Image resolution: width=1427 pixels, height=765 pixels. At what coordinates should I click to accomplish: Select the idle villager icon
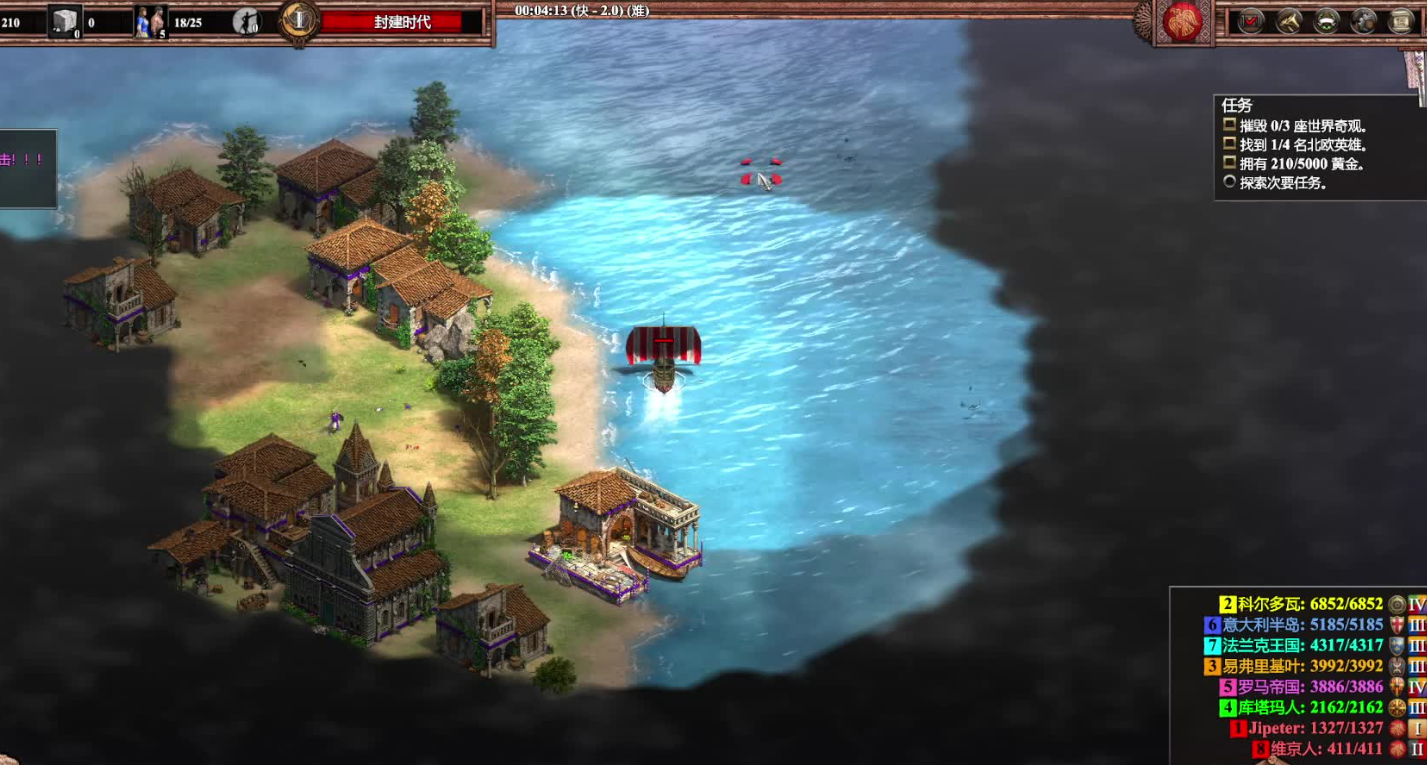click(245, 21)
